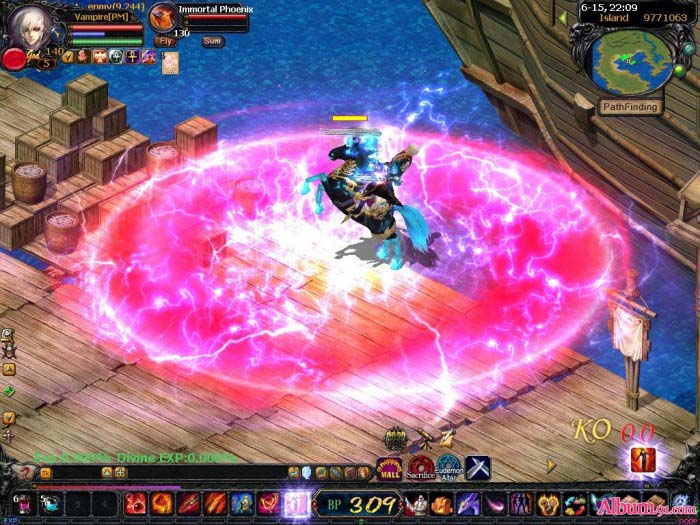Use the highlighted glowing white hotbar skill
Viewport: 700px width, 525px height.
point(296,503)
